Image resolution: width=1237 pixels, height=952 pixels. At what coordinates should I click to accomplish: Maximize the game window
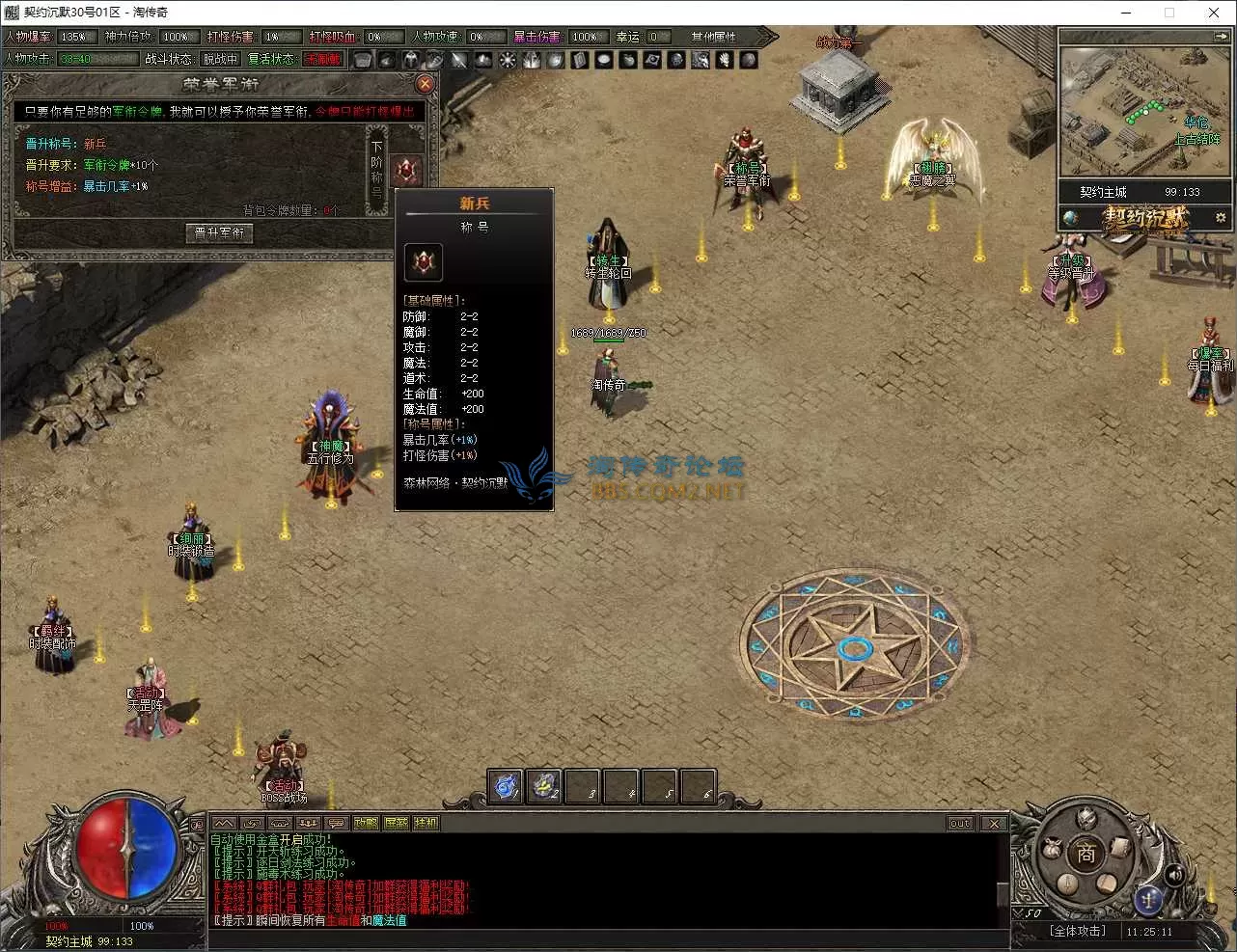(1169, 13)
